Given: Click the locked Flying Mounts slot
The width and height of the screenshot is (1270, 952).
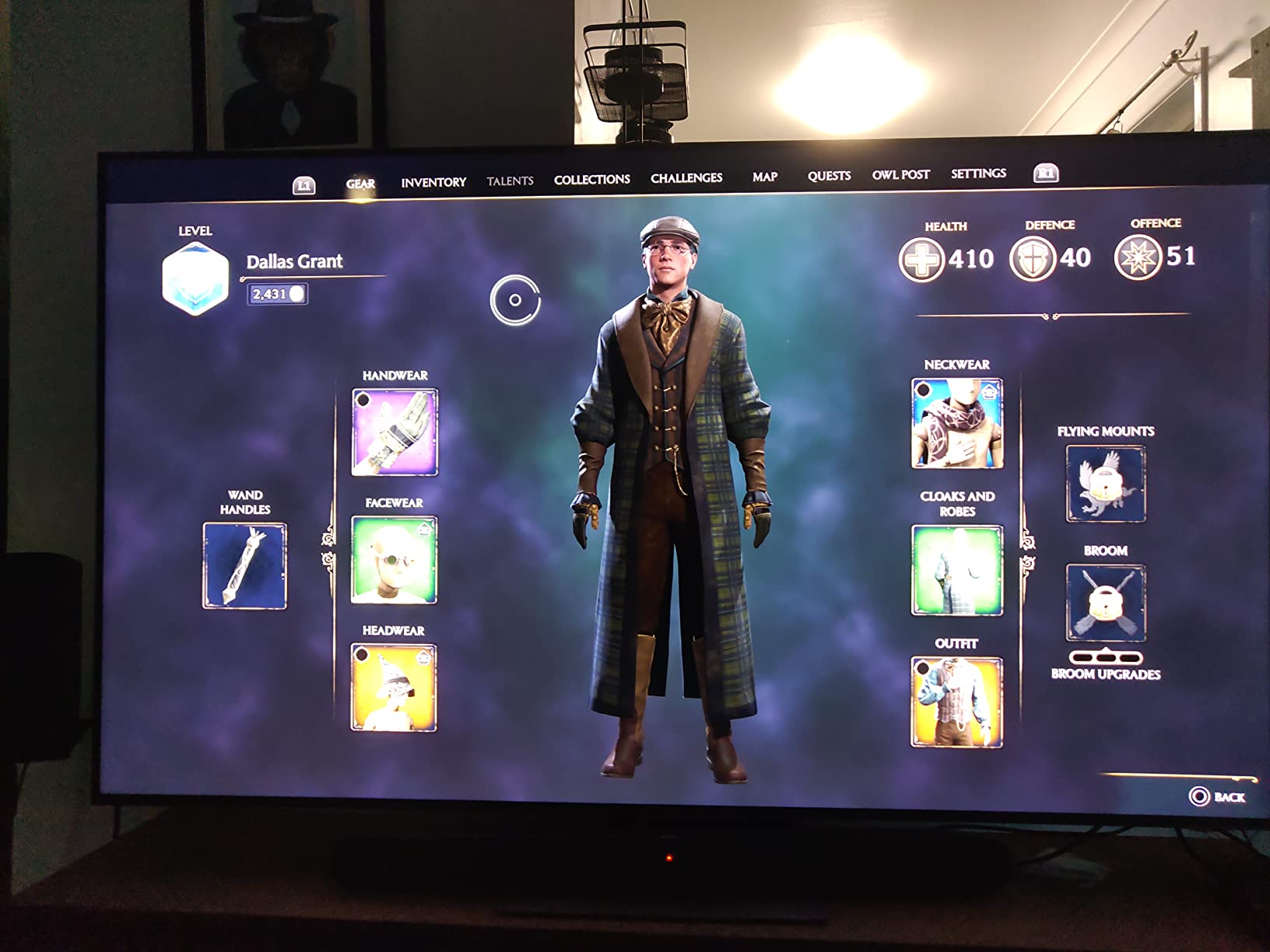Looking at the screenshot, I should [x=1105, y=484].
